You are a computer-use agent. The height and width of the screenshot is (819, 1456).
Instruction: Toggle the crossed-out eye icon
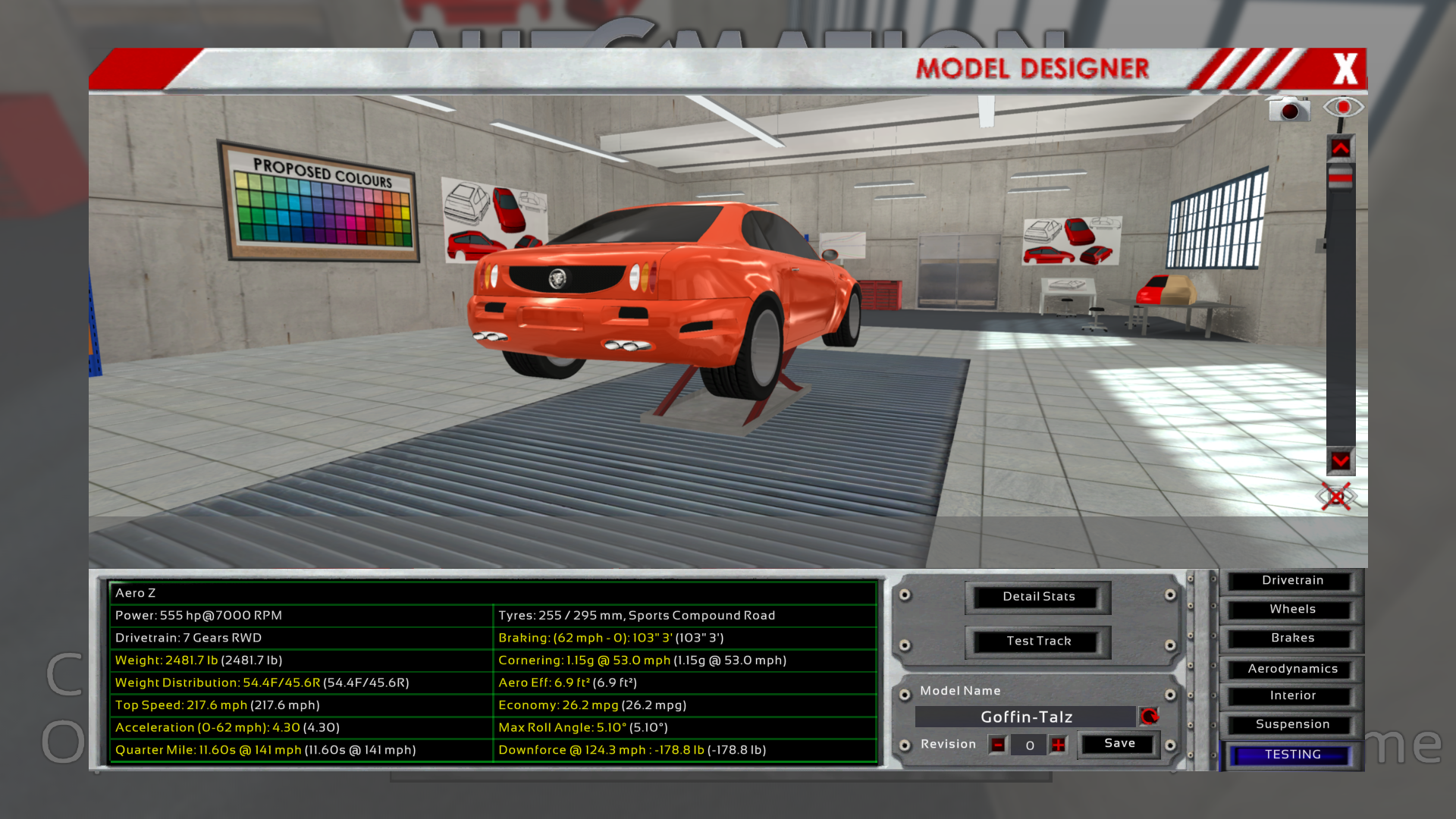pyautogui.click(x=1335, y=497)
